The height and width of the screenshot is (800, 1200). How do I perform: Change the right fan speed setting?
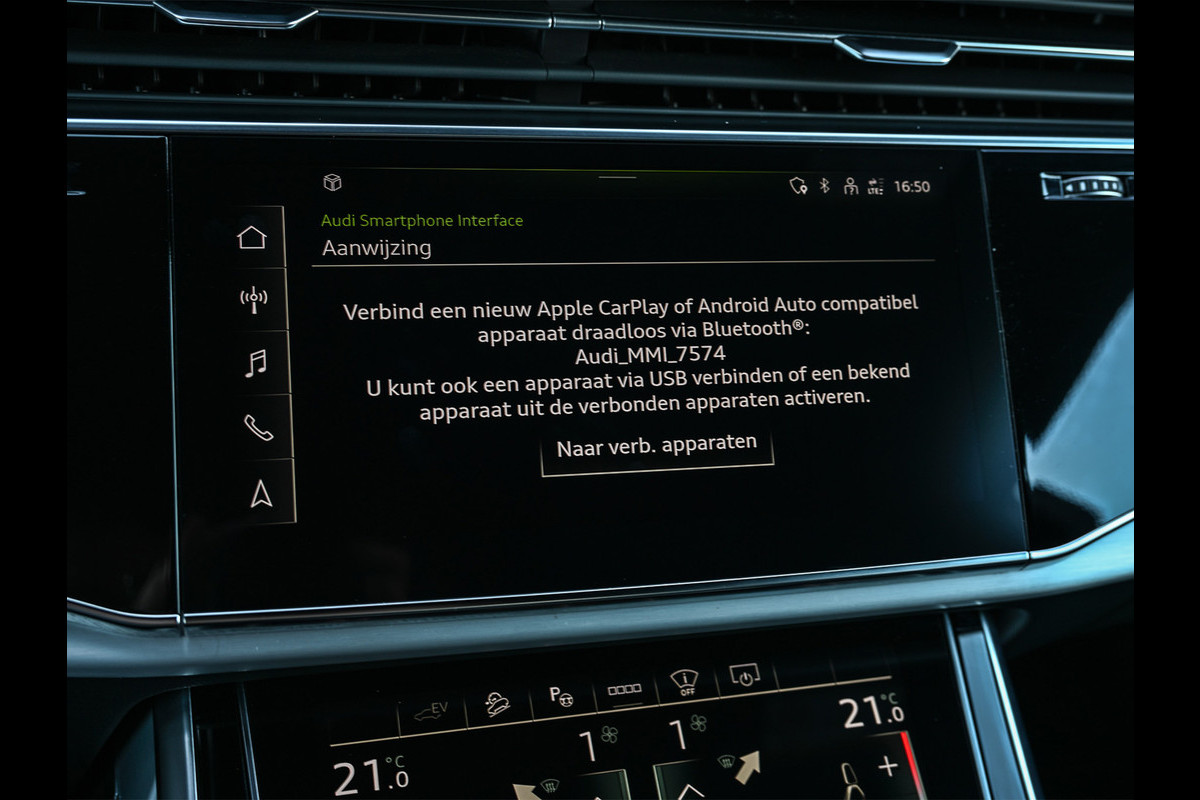[688, 735]
